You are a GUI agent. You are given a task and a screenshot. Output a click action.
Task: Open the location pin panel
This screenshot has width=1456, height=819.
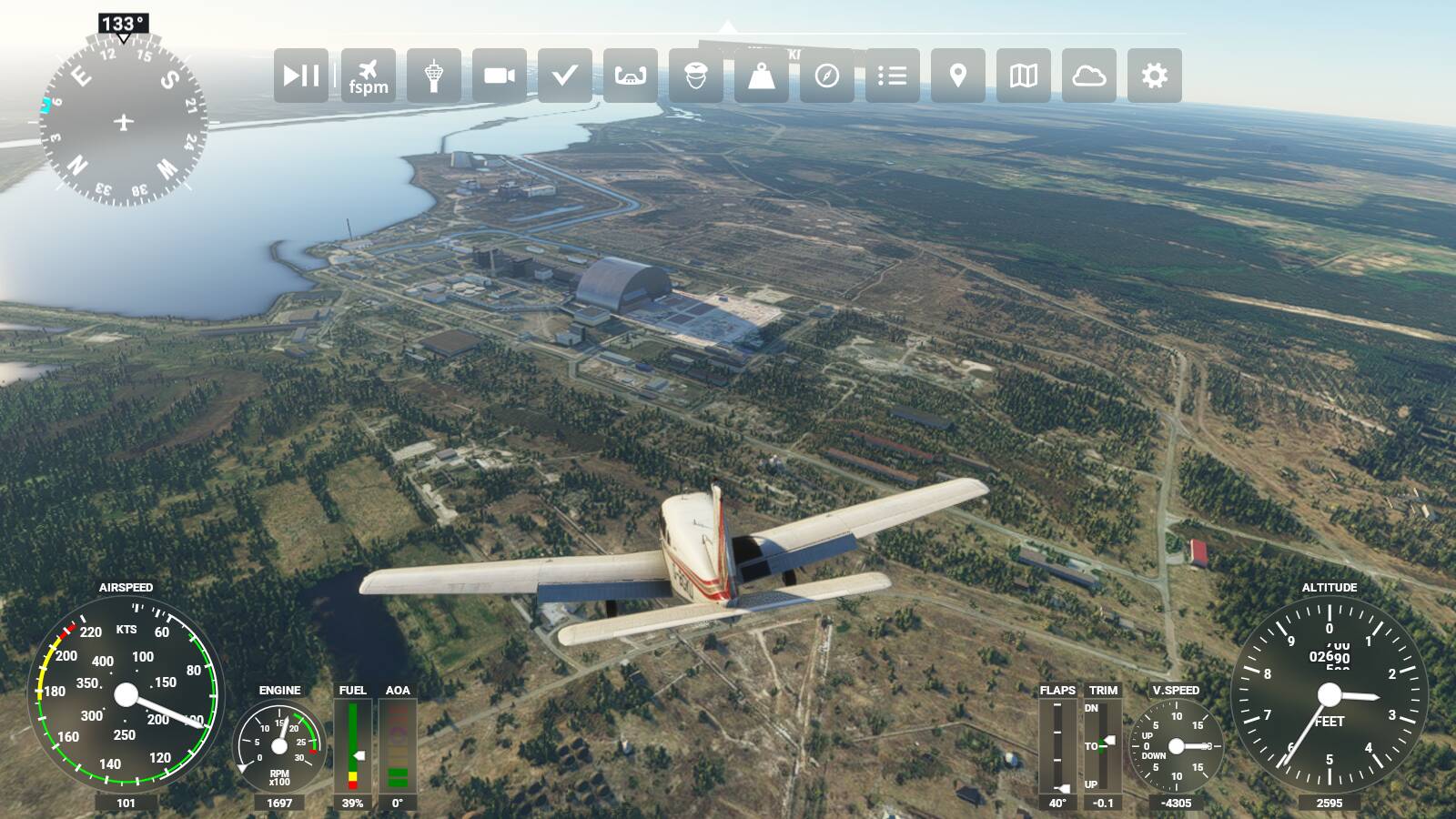[958, 76]
